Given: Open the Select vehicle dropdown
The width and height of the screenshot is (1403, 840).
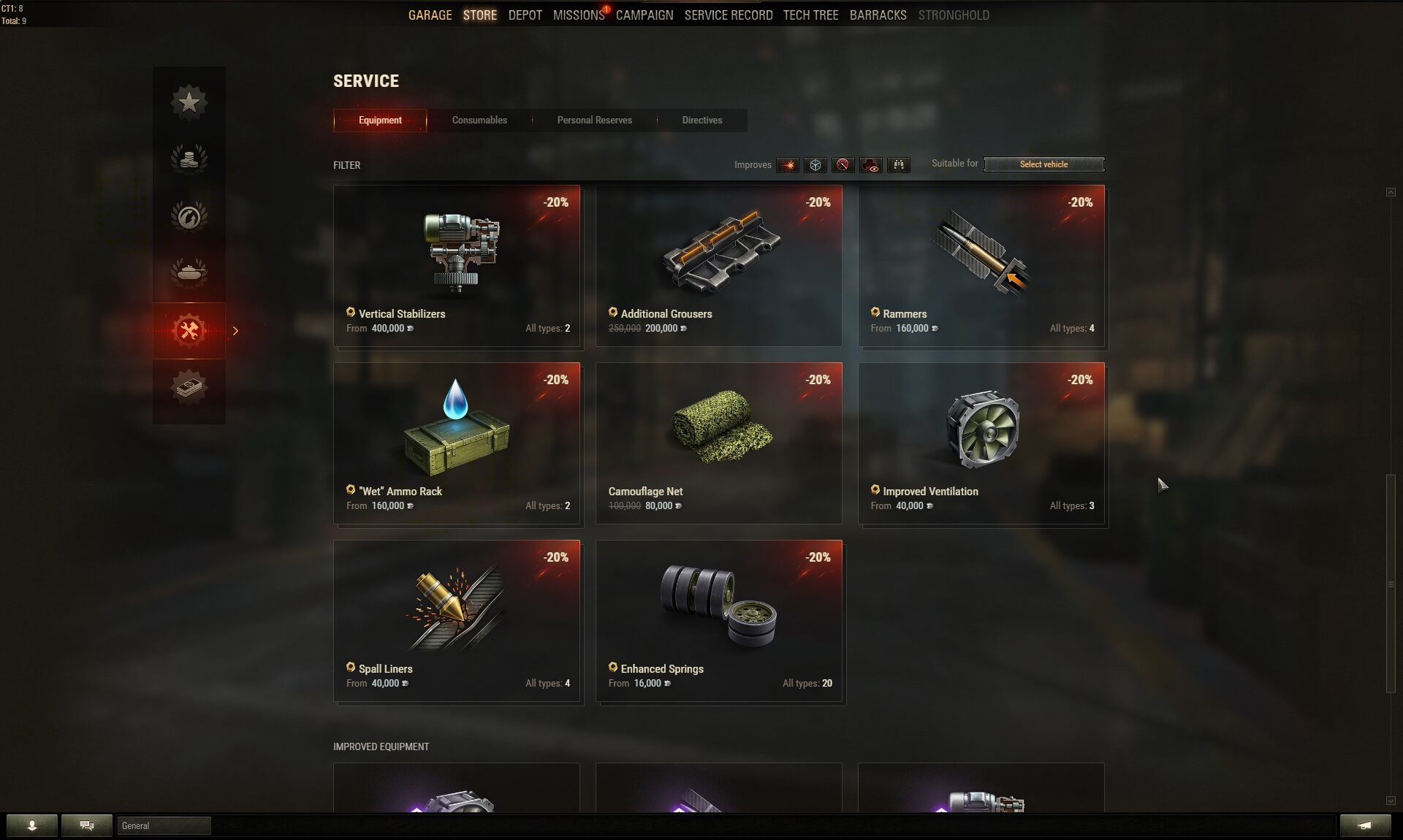Looking at the screenshot, I should pyautogui.click(x=1043, y=164).
